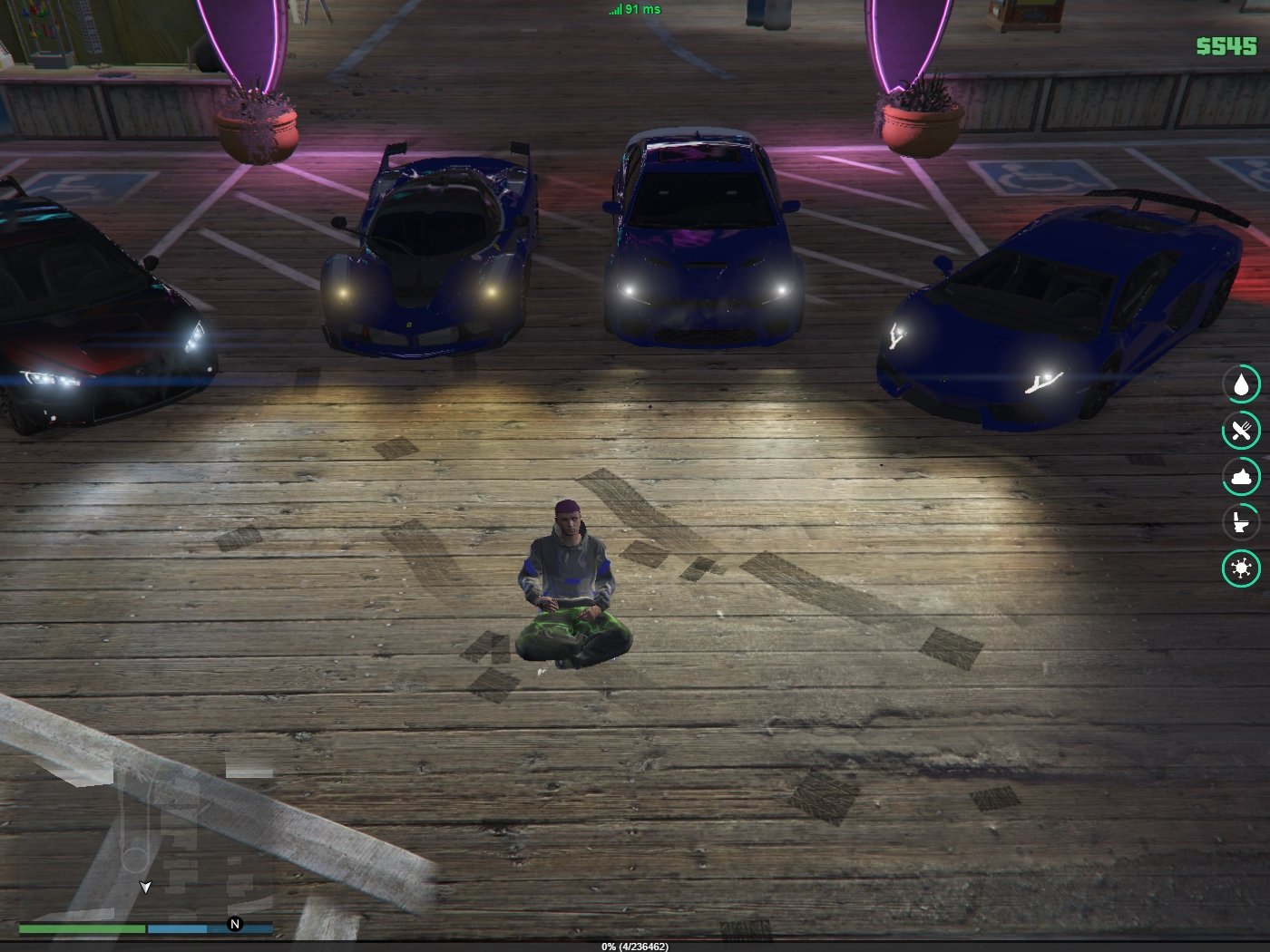Click the north compass marker on the minimap
Screen dimensions: 1270x952
tap(235, 924)
